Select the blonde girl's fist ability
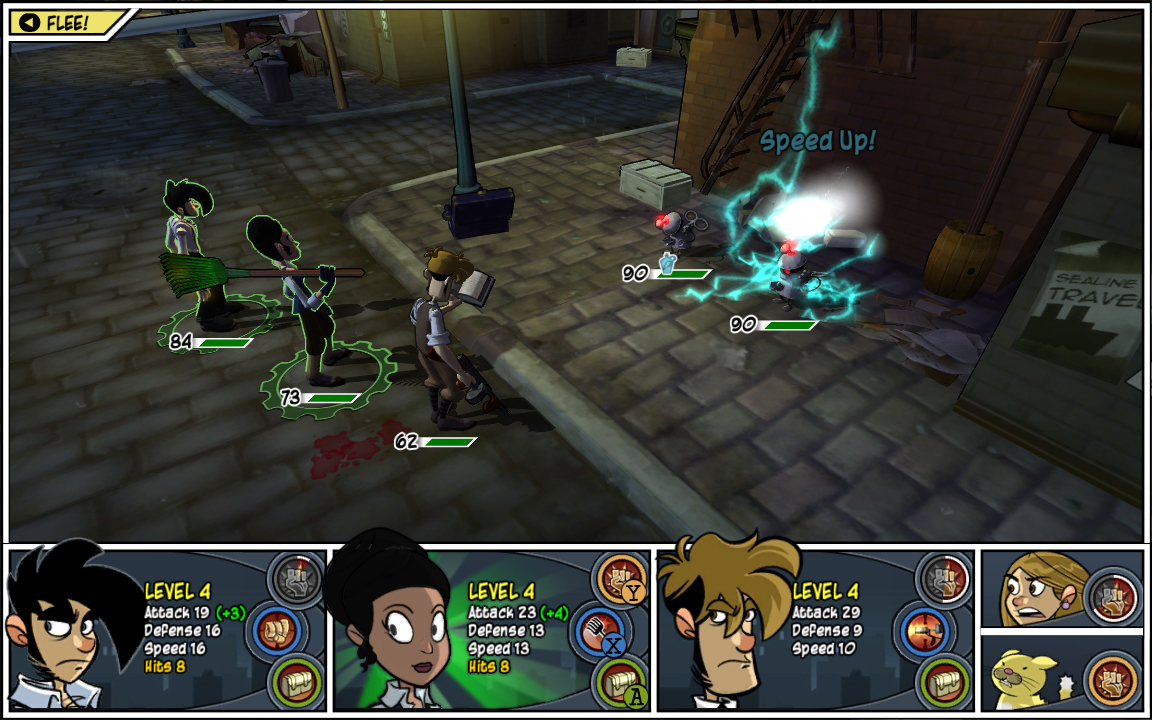The image size is (1152, 720). tap(1113, 596)
